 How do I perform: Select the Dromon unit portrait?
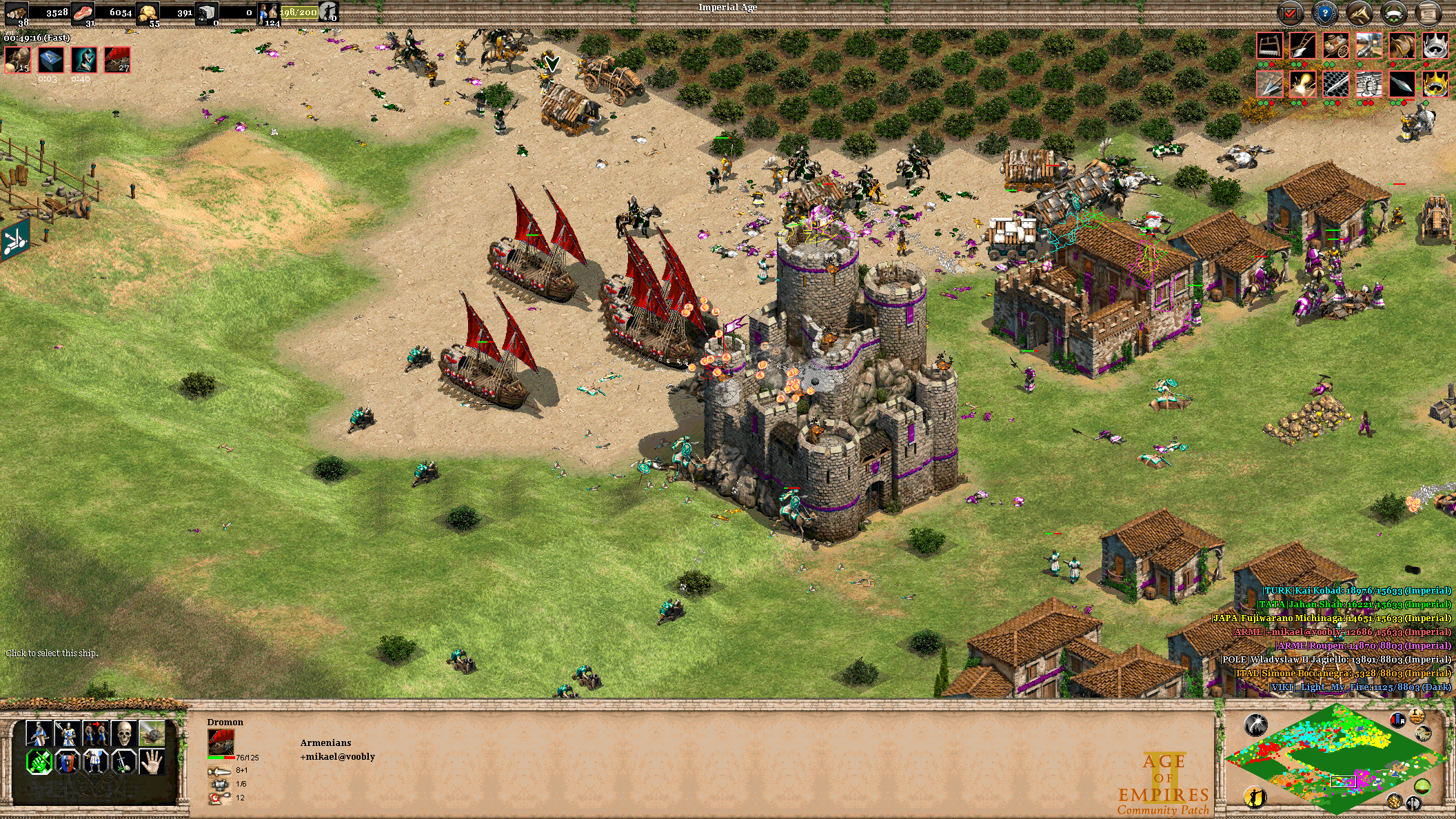coord(221,743)
